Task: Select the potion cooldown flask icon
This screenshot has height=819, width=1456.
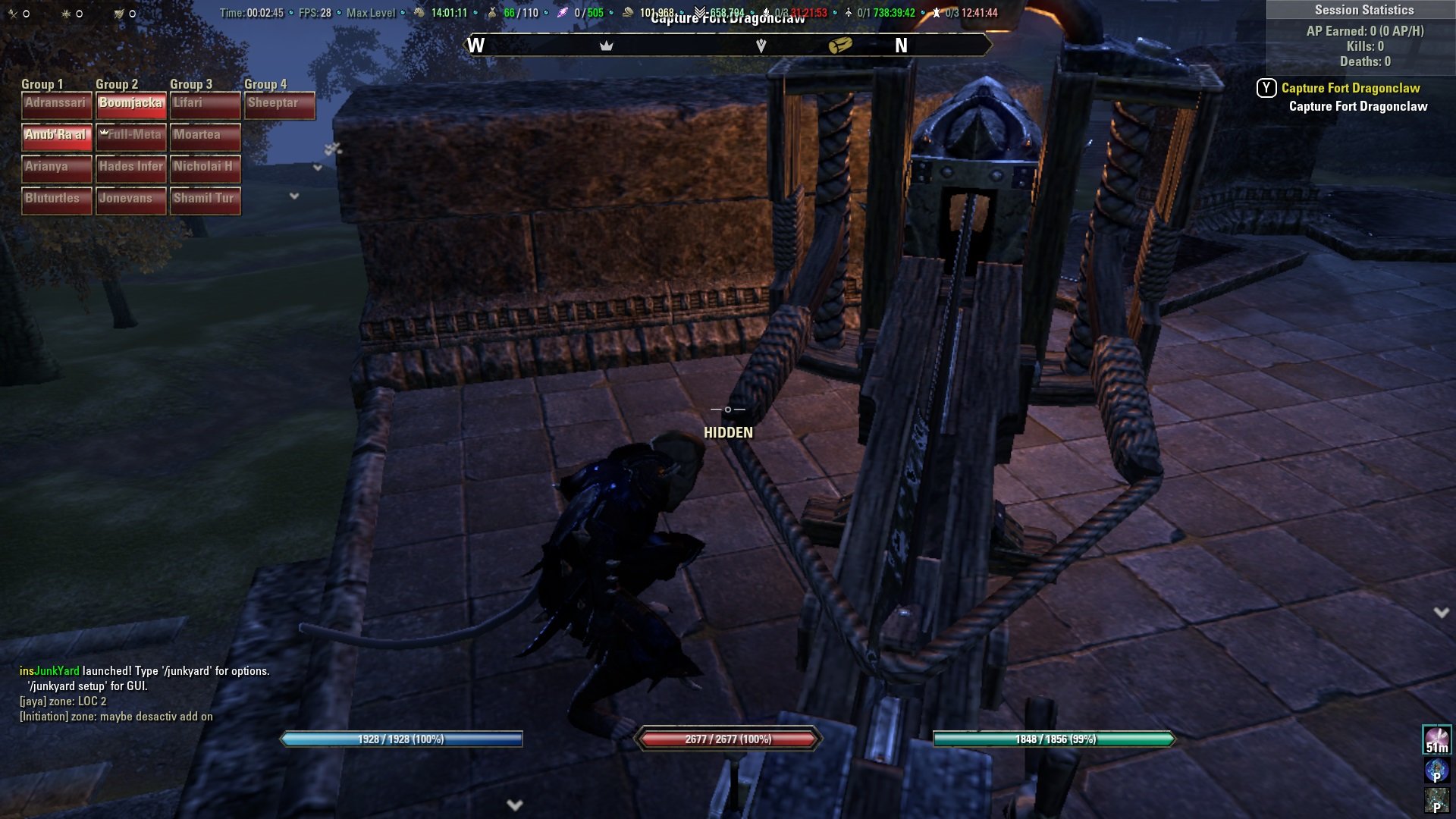Action: tap(848, 12)
